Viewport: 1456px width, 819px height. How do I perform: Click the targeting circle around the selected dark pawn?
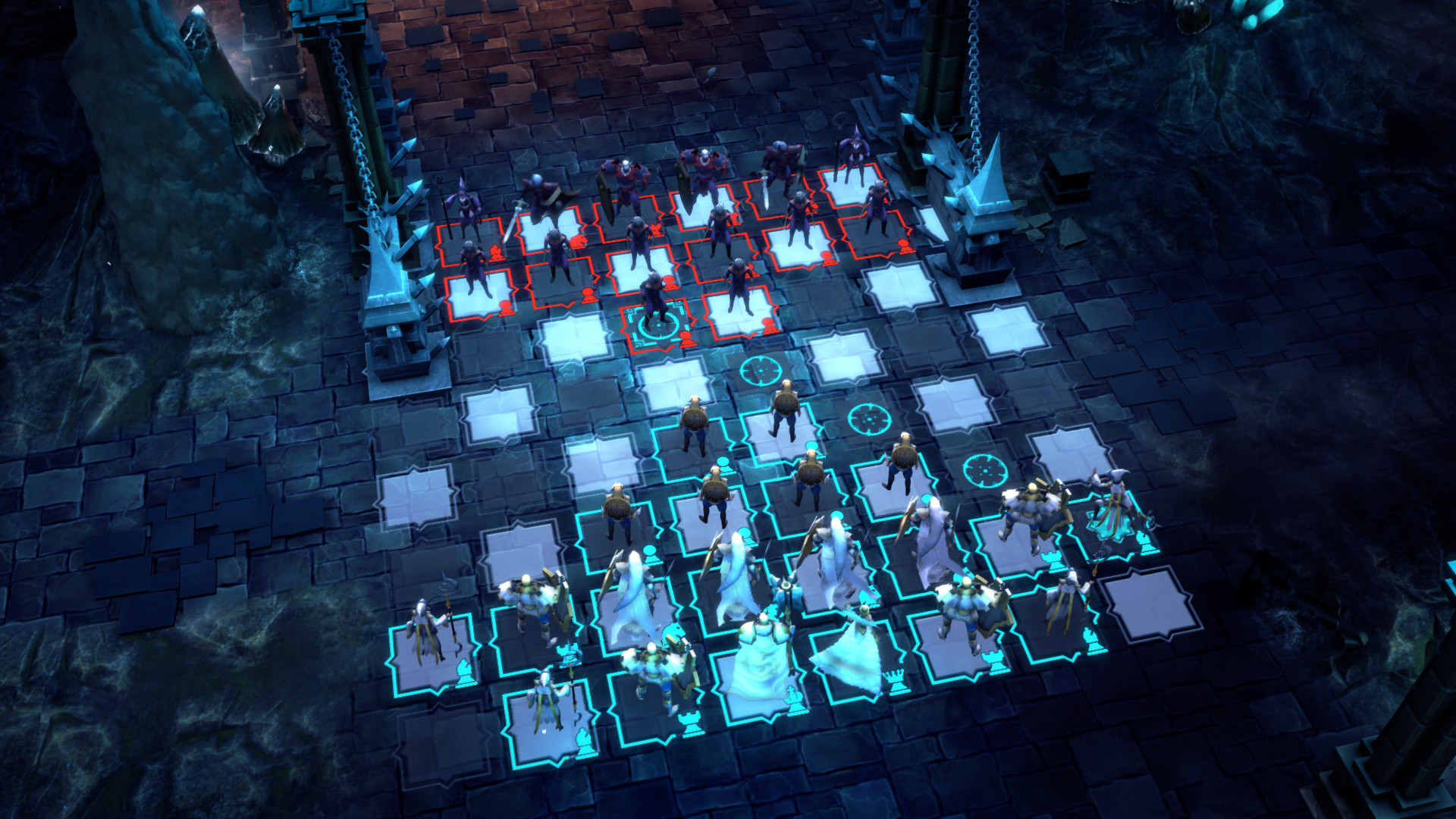(x=657, y=328)
